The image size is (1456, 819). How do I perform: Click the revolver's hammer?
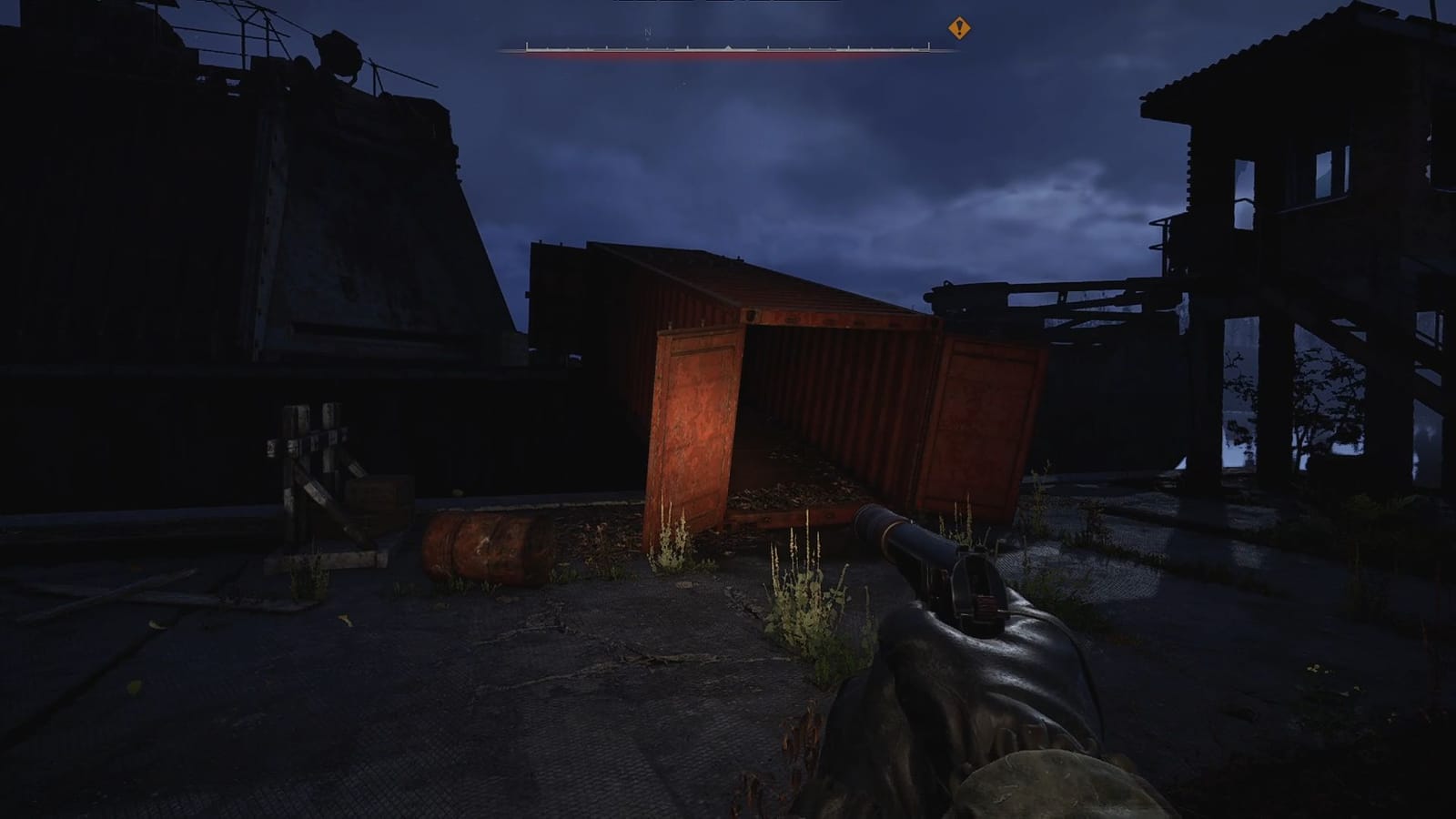click(974, 573)
